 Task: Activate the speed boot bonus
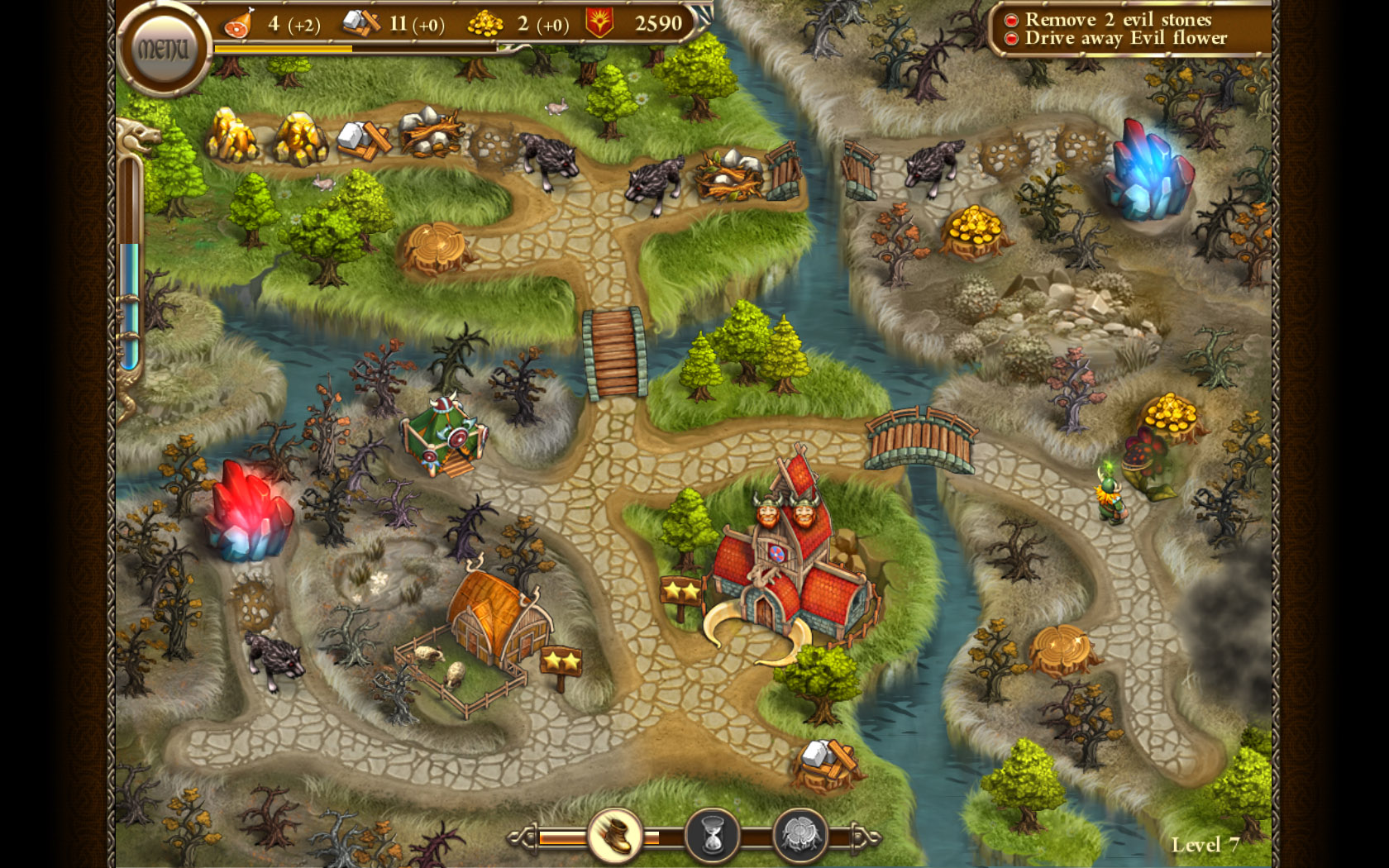pyautogui.click(x=614, y=836)
